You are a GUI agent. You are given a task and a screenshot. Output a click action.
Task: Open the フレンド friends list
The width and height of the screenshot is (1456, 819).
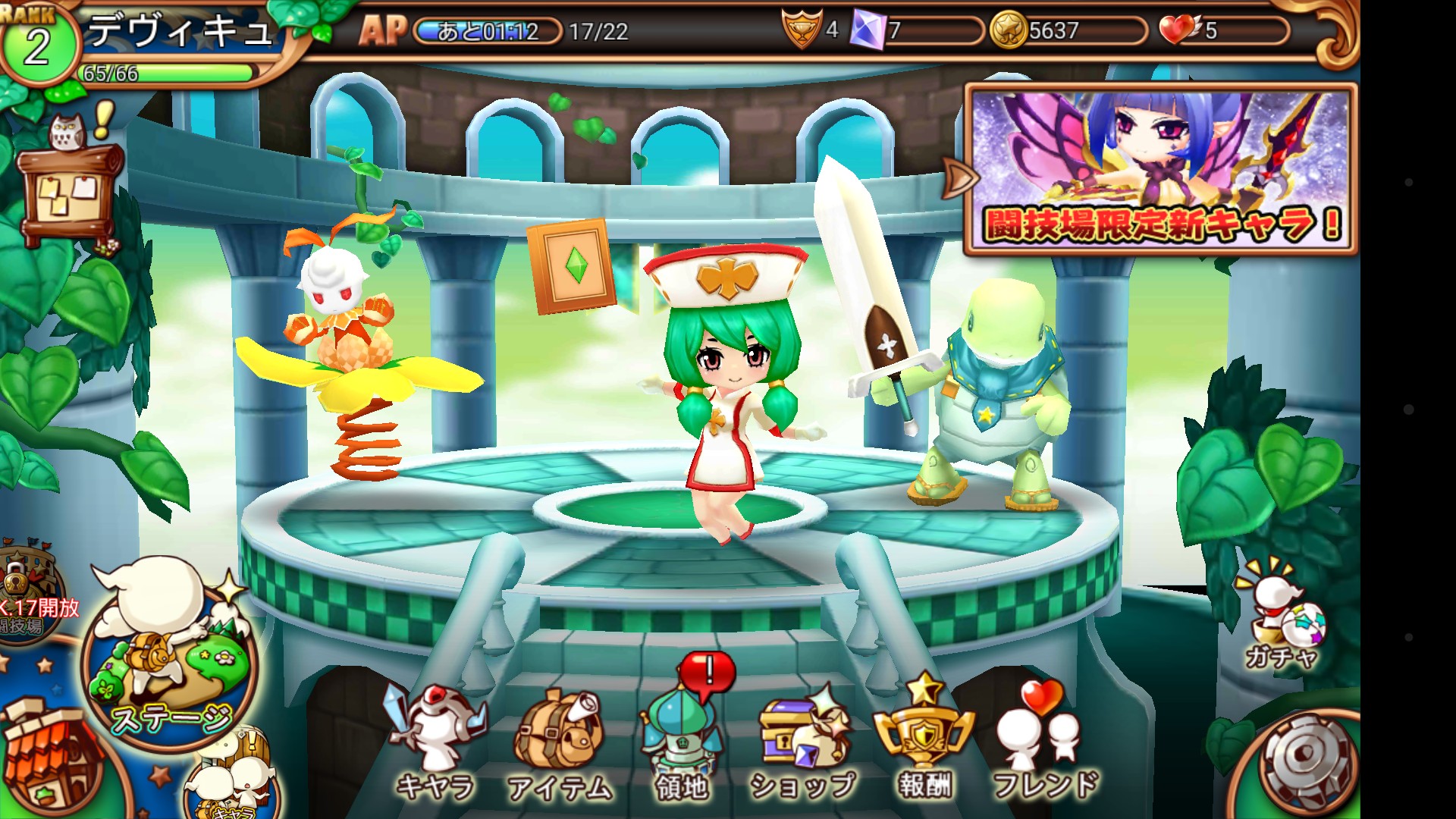pos(1045,743)
